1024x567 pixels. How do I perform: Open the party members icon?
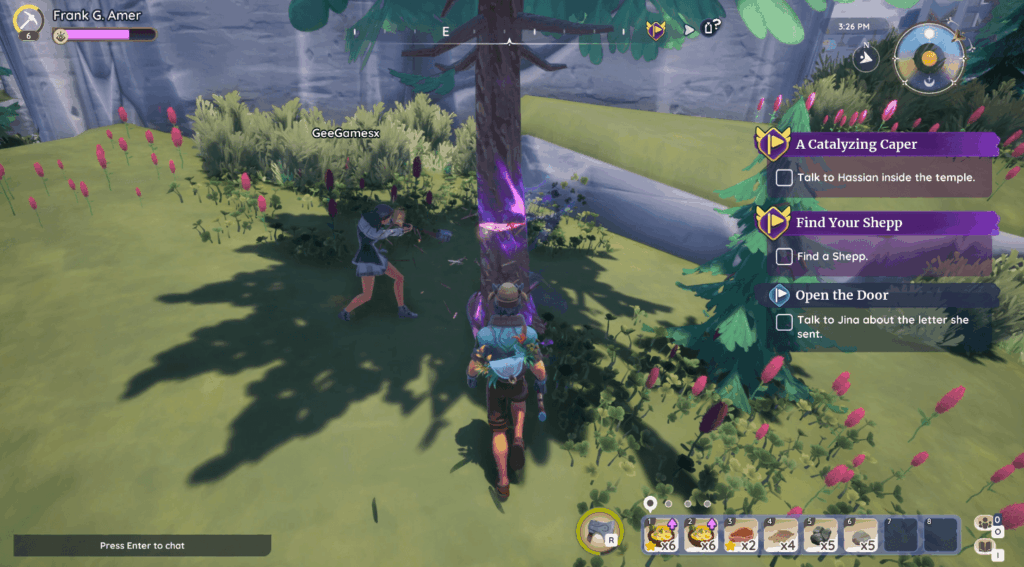[985, 524]
